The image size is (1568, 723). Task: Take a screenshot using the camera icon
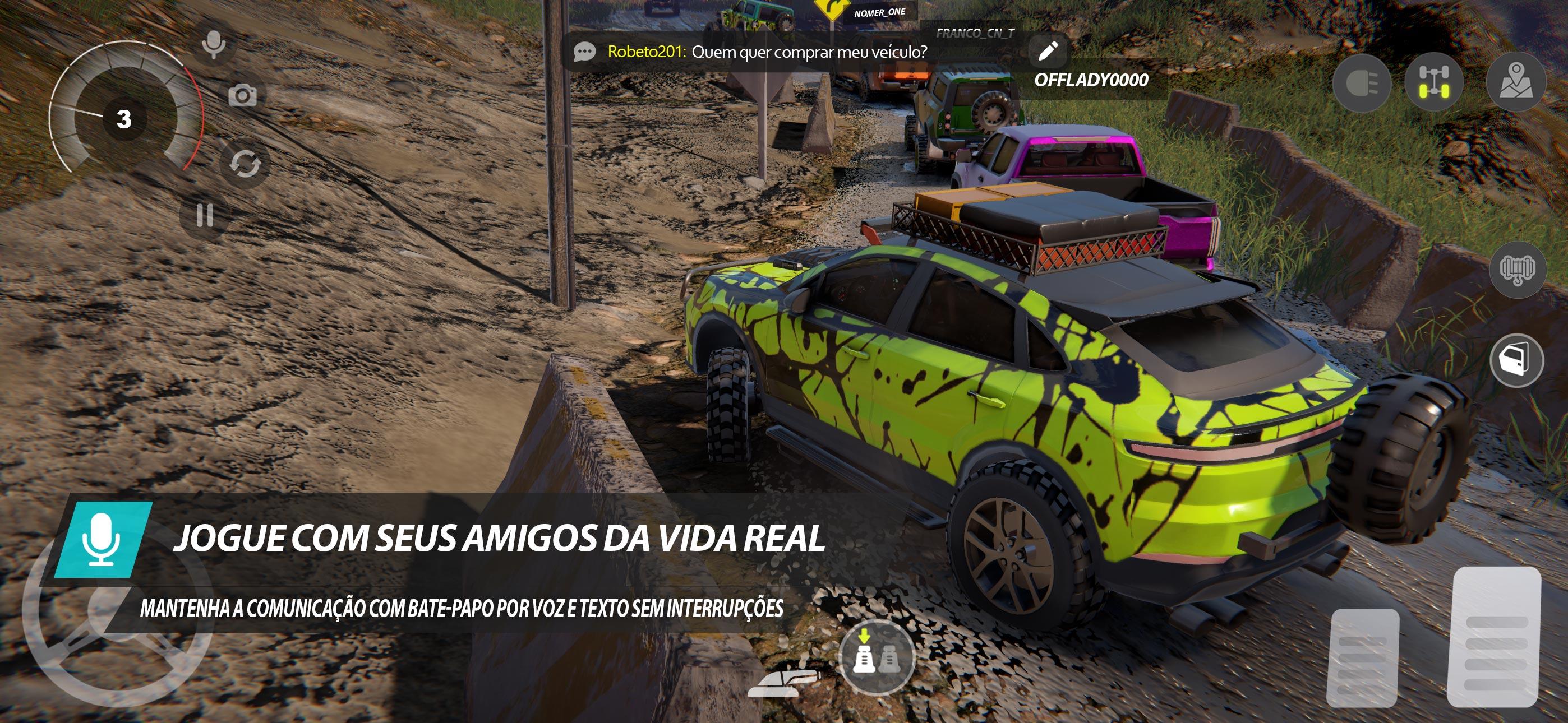pyautogui.click(x=243, y=95)
